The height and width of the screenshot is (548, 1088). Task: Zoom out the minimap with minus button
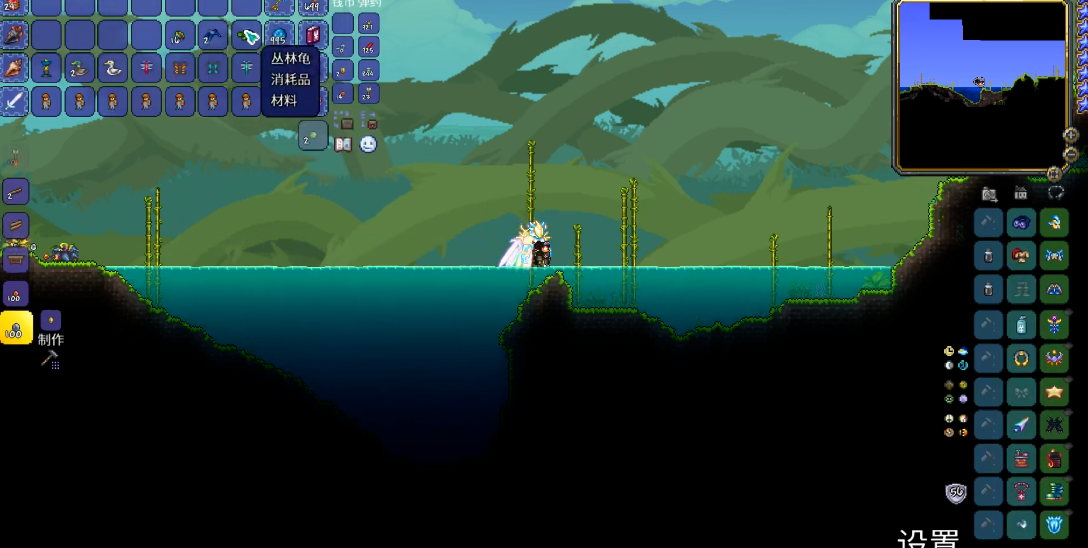(1071, 154)
